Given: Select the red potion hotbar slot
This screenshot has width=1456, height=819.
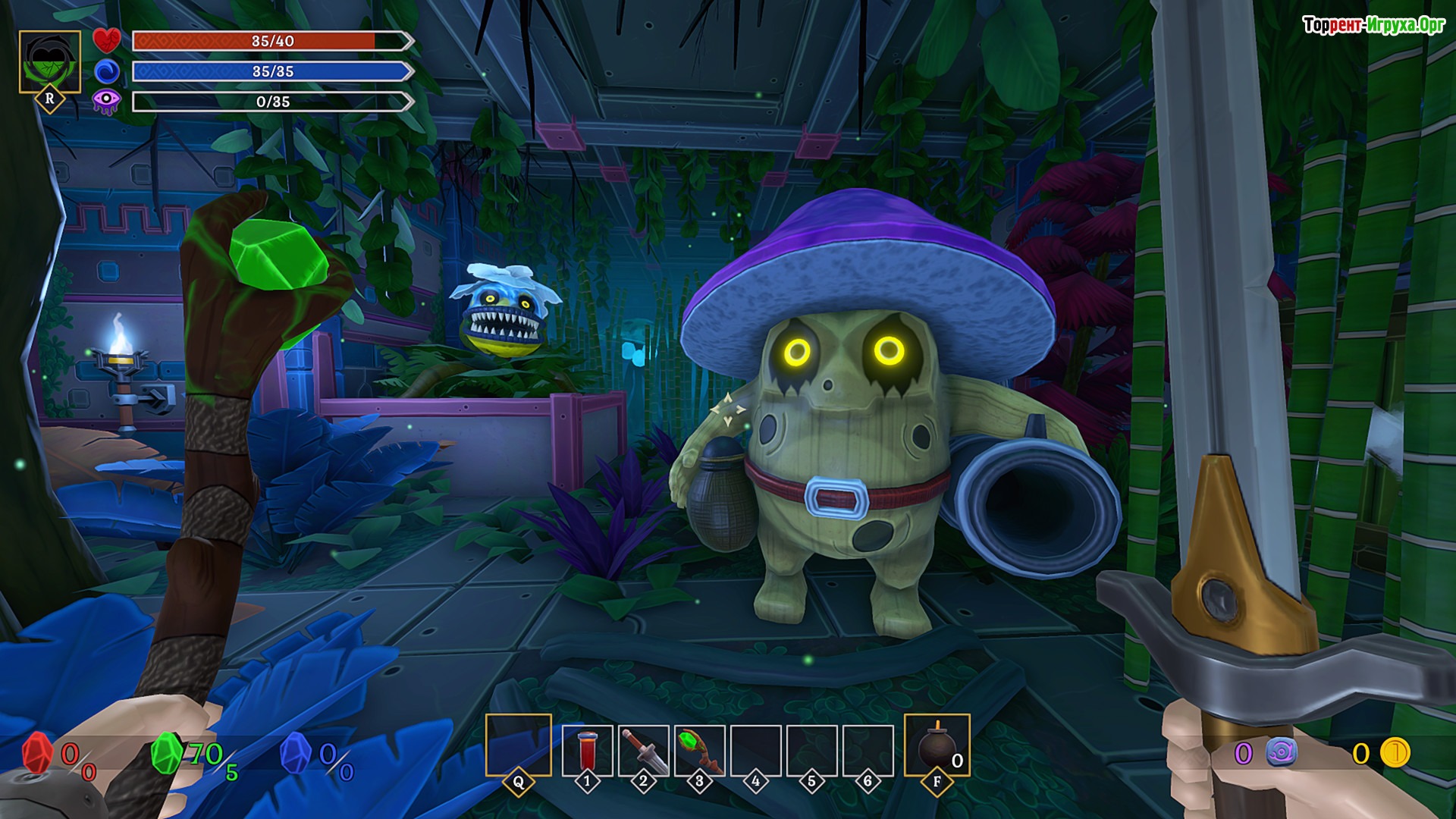Looking at the screenshot, I should (587, 750).
